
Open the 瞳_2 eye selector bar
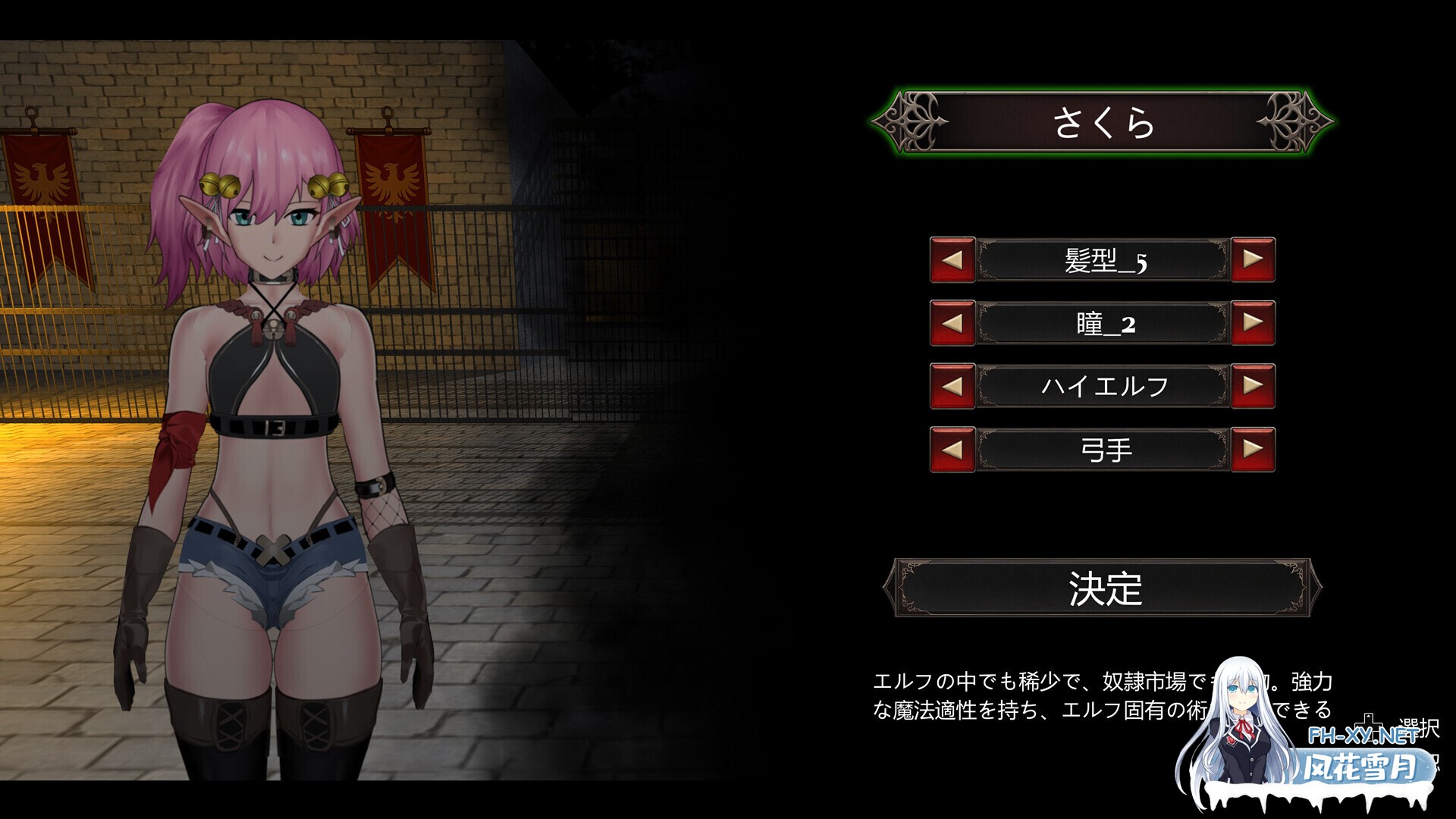coord(1102,322)
